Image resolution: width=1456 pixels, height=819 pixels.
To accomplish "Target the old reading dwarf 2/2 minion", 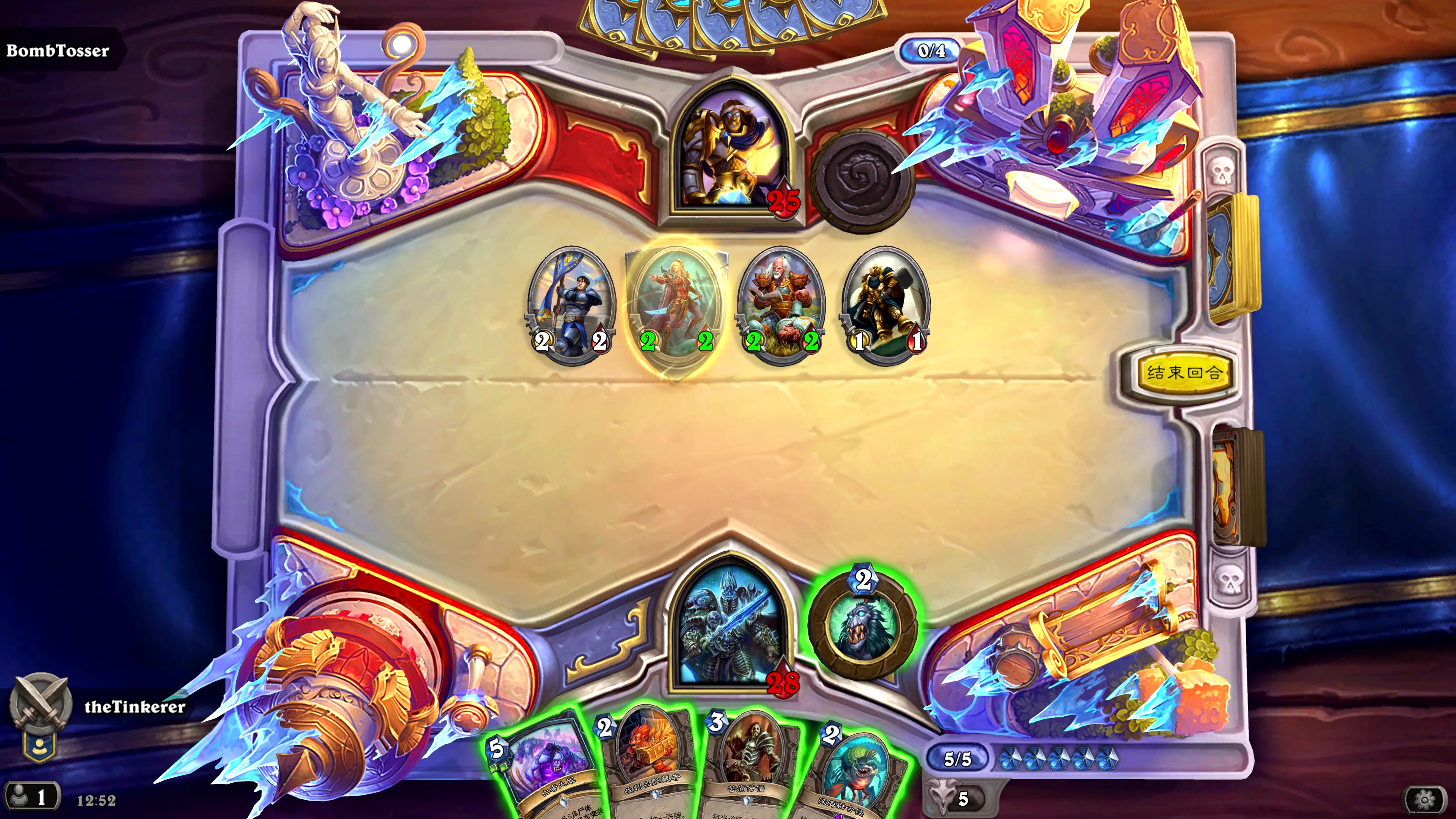I will tap(781, 305).
